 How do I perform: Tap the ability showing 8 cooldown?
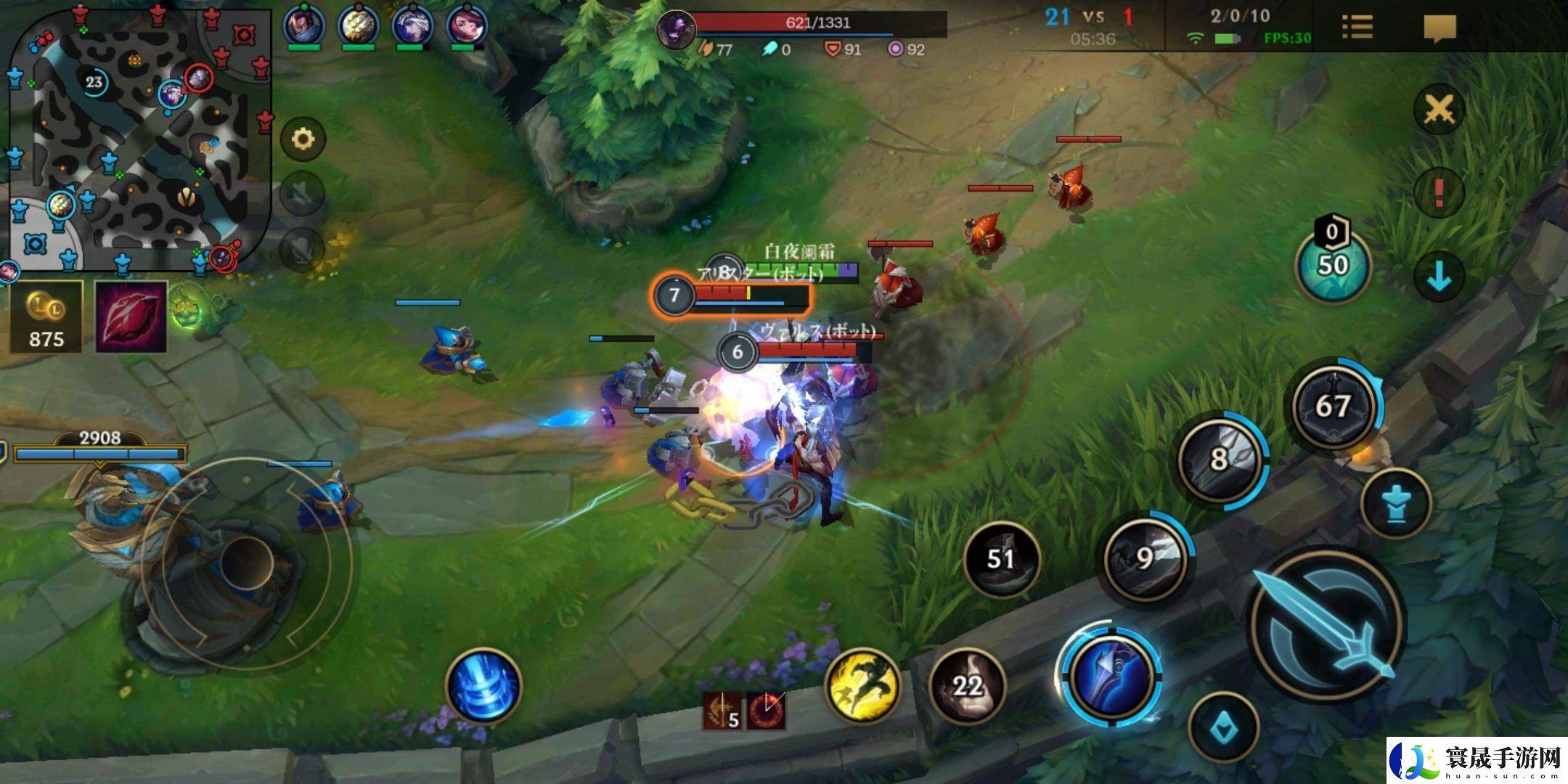[x=1220, y=459]
